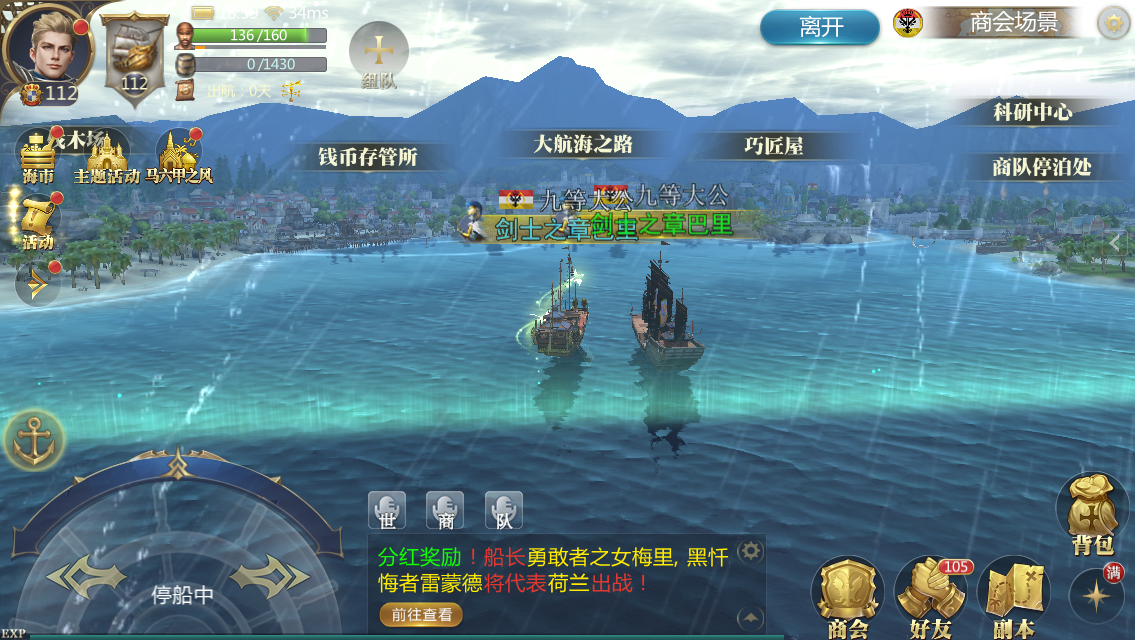Open the 副本 dungeon map icon
The width and height of the screenshot is (1135, 640).
(1012, 598)
